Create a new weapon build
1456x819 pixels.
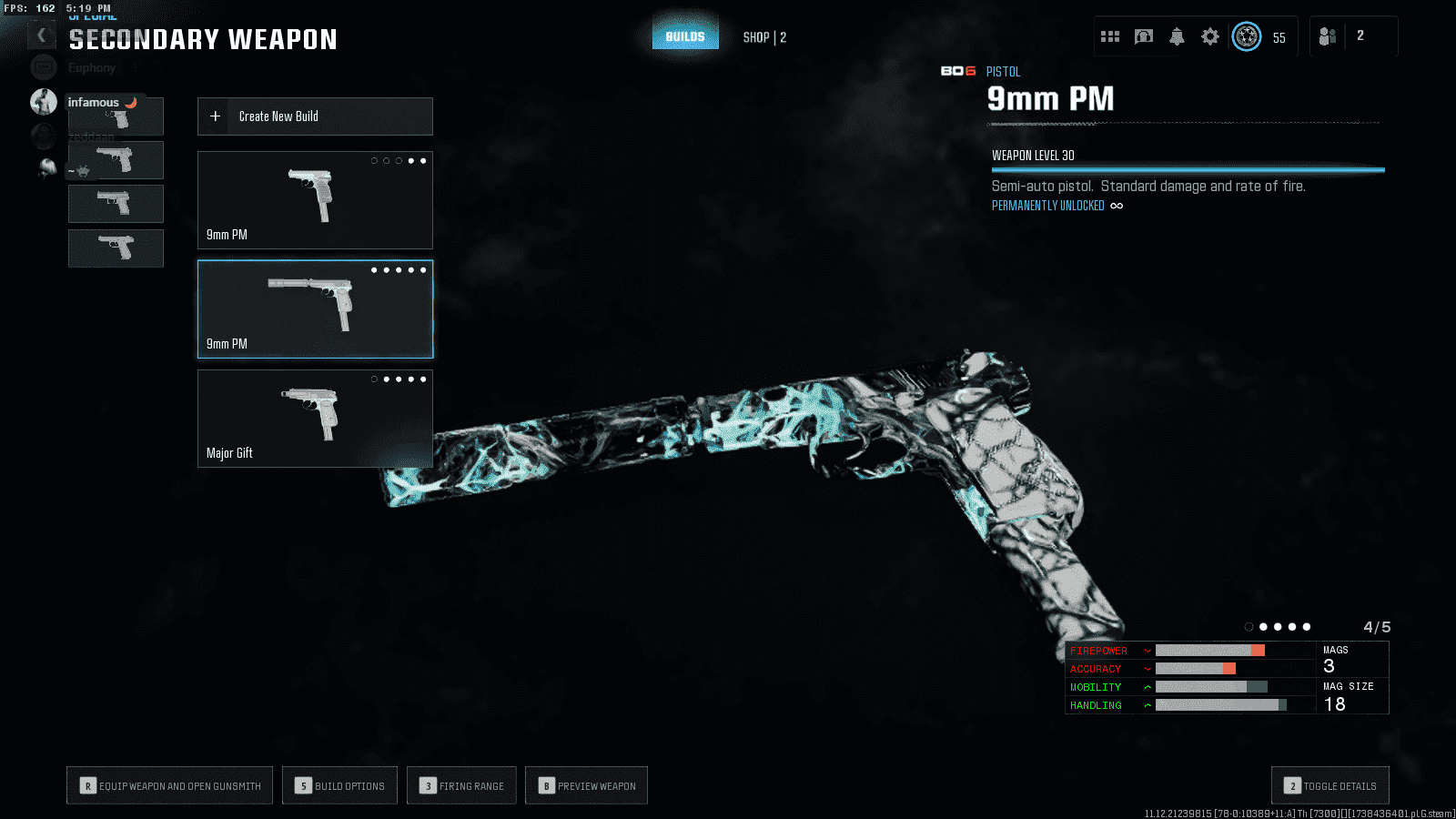[x=315, y=116]
